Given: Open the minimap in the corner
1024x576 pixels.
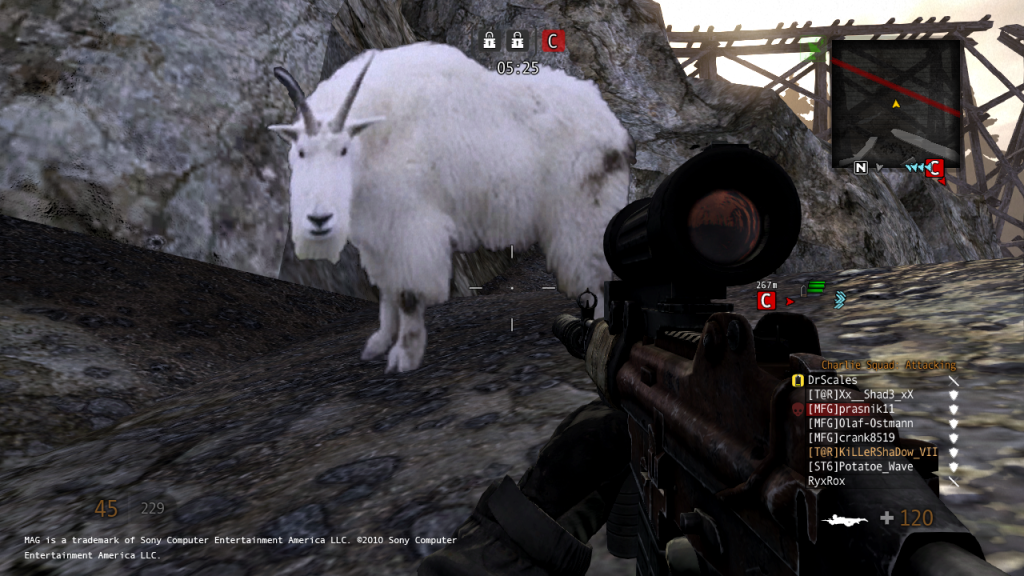Looking at the screenshot, I should pos(896,103).
